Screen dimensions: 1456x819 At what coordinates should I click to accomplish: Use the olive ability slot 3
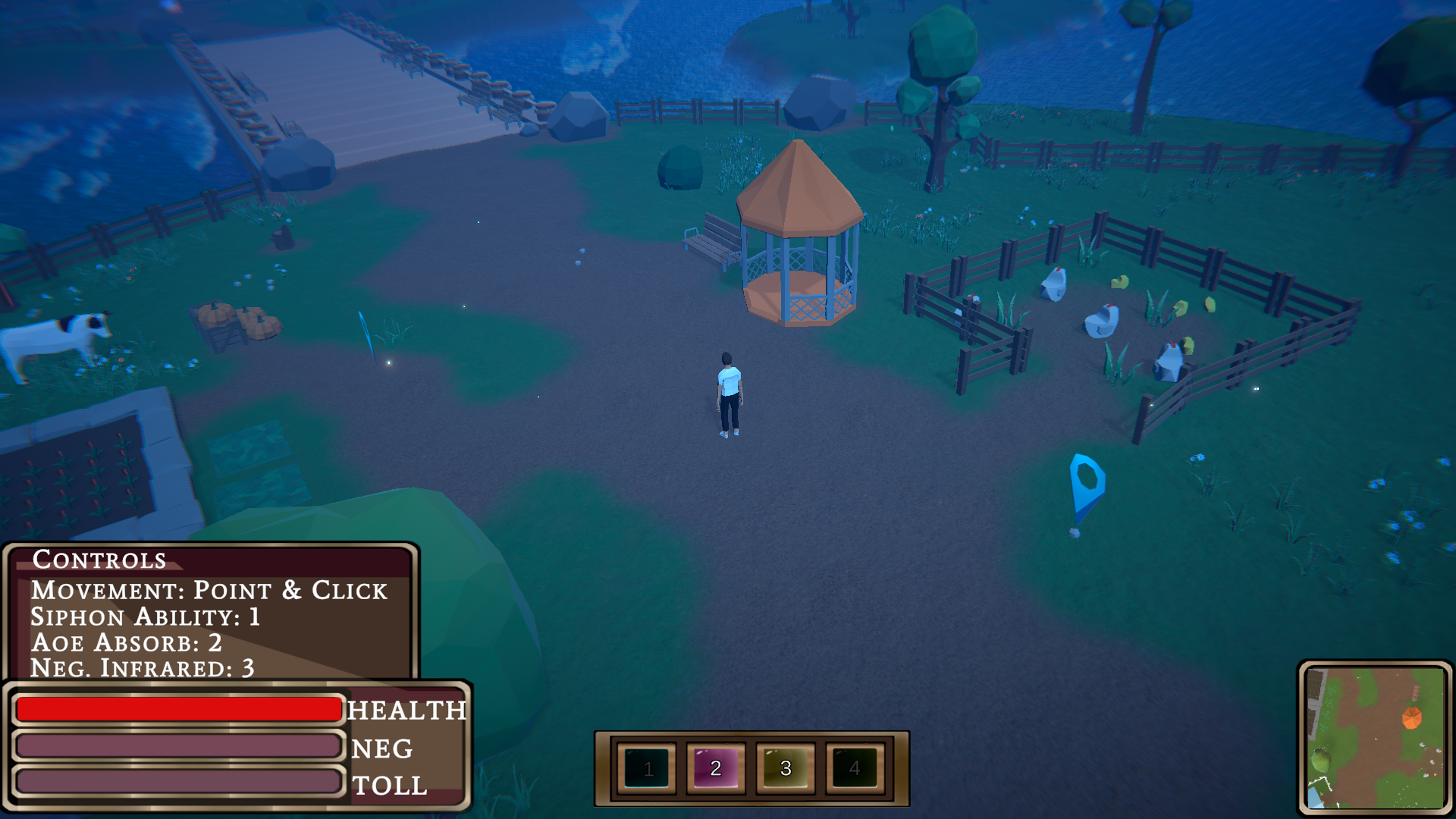[786, 768]
